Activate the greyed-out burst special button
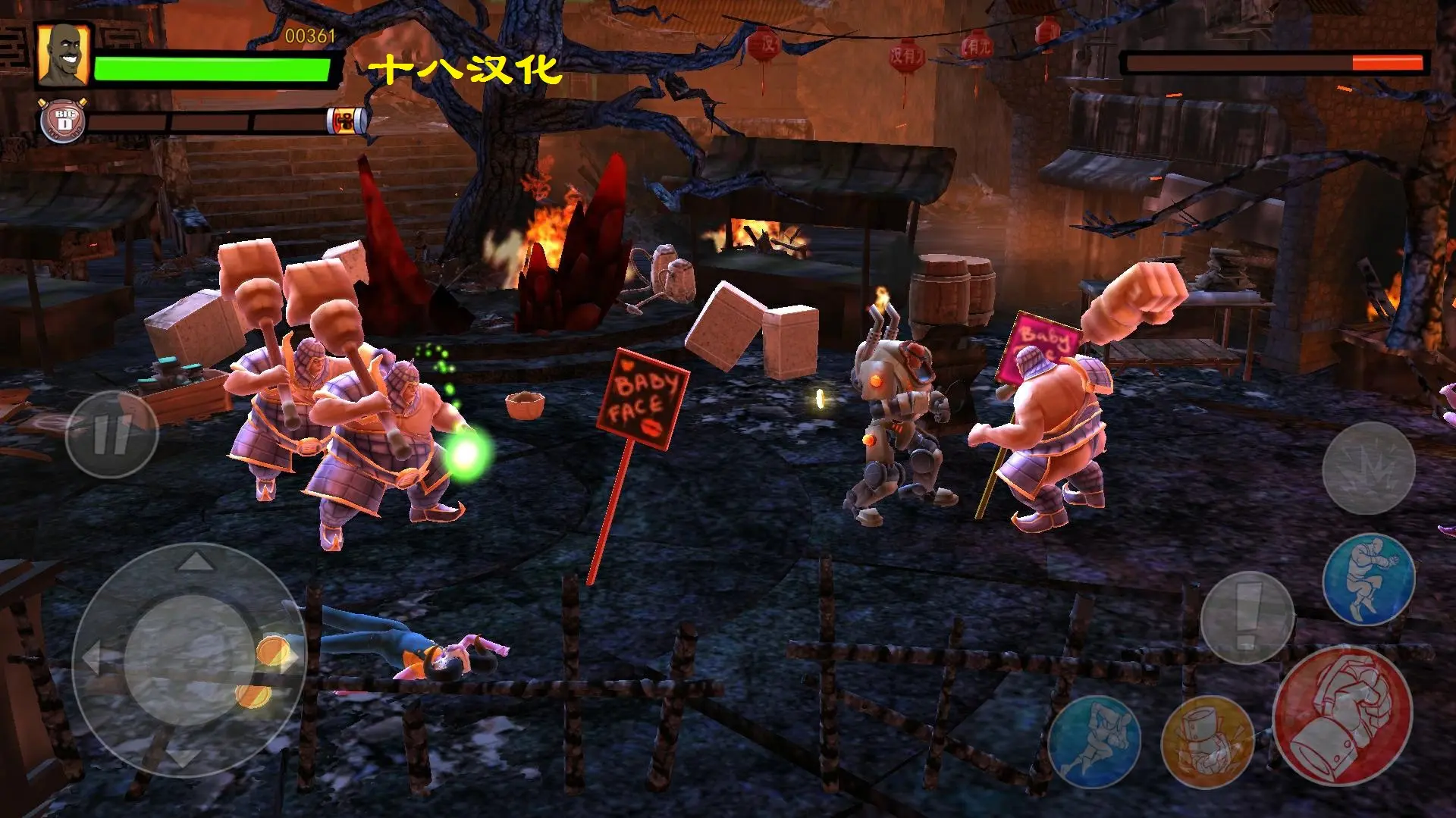Viewport: 1456px width, 818px height. pos(1368,469)
